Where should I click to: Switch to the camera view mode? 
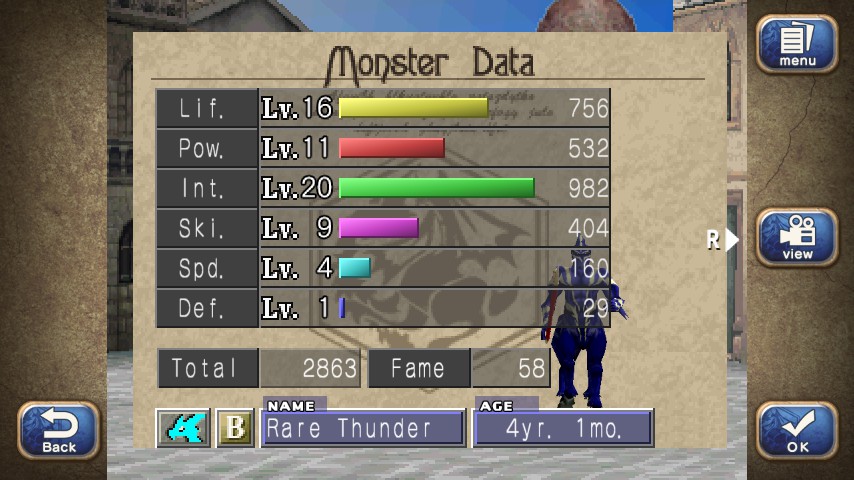click(796, 238)
